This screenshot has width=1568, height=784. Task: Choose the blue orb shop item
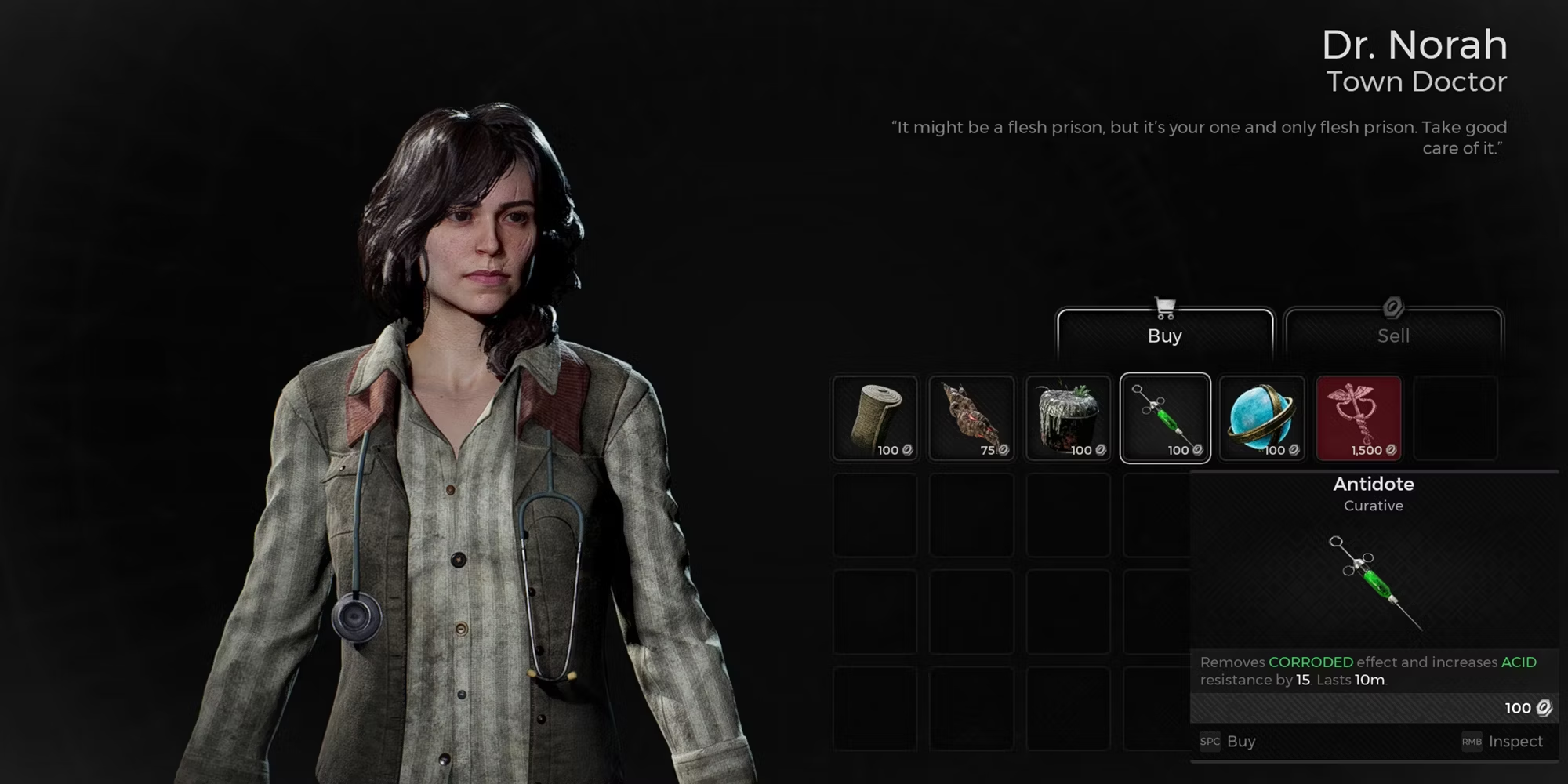[x=1261, y=418]
